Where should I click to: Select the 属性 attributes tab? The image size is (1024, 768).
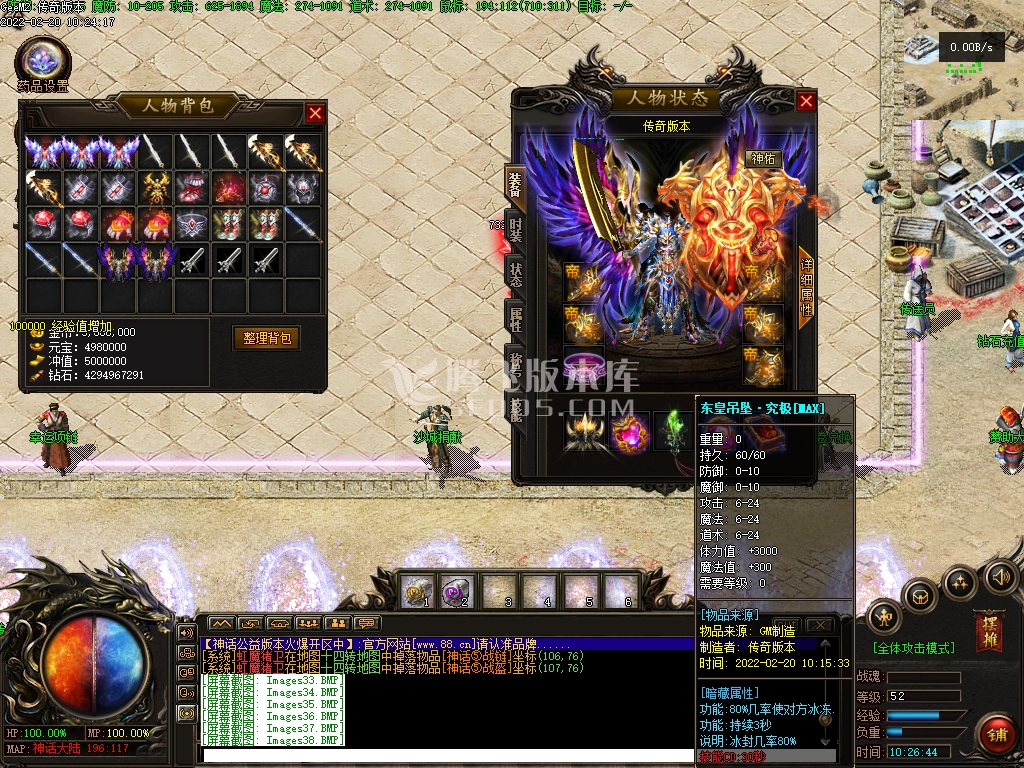[x=515, y=320]
